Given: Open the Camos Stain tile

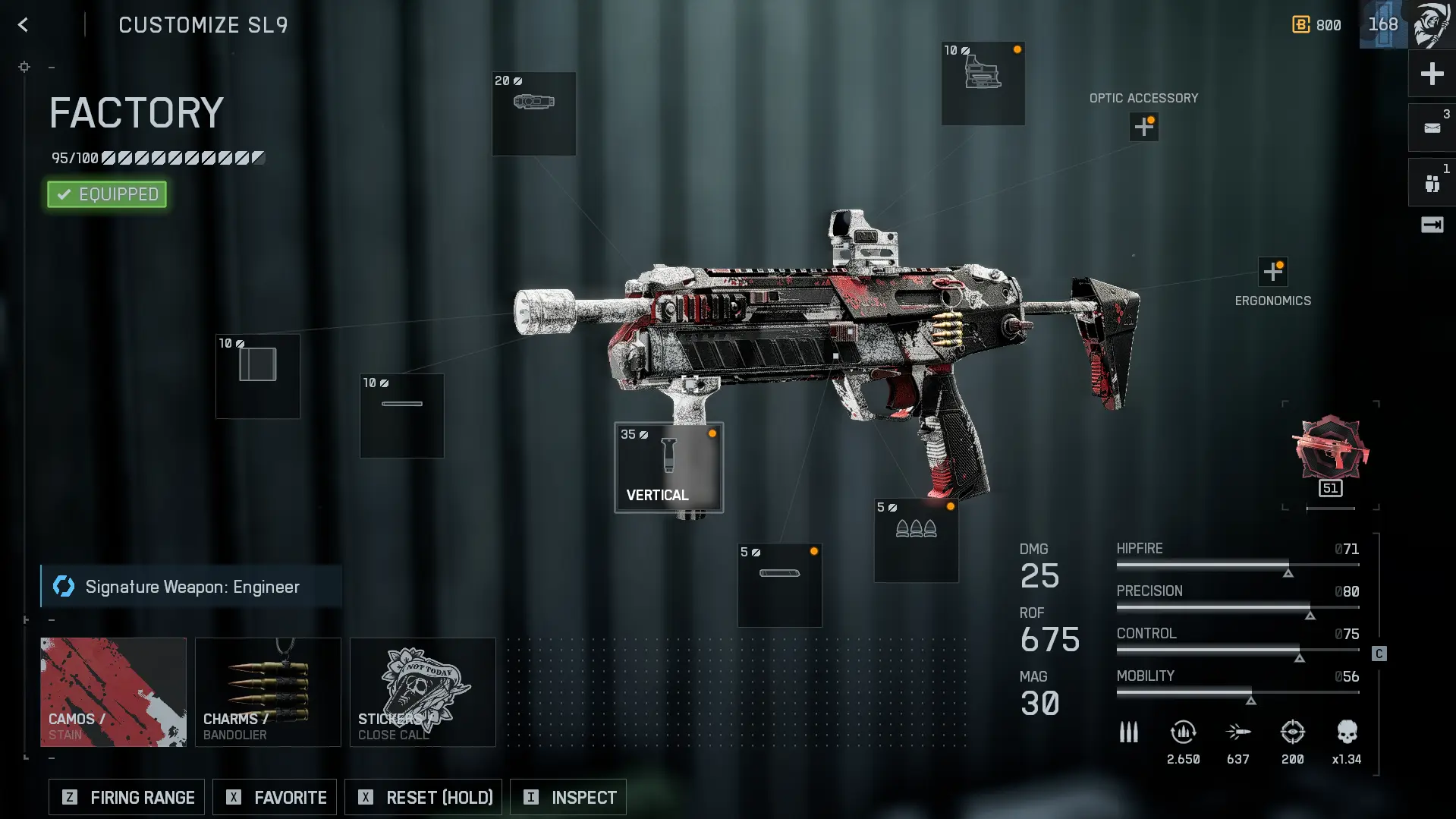Looking at the screenshot, I should click(113, 691).
